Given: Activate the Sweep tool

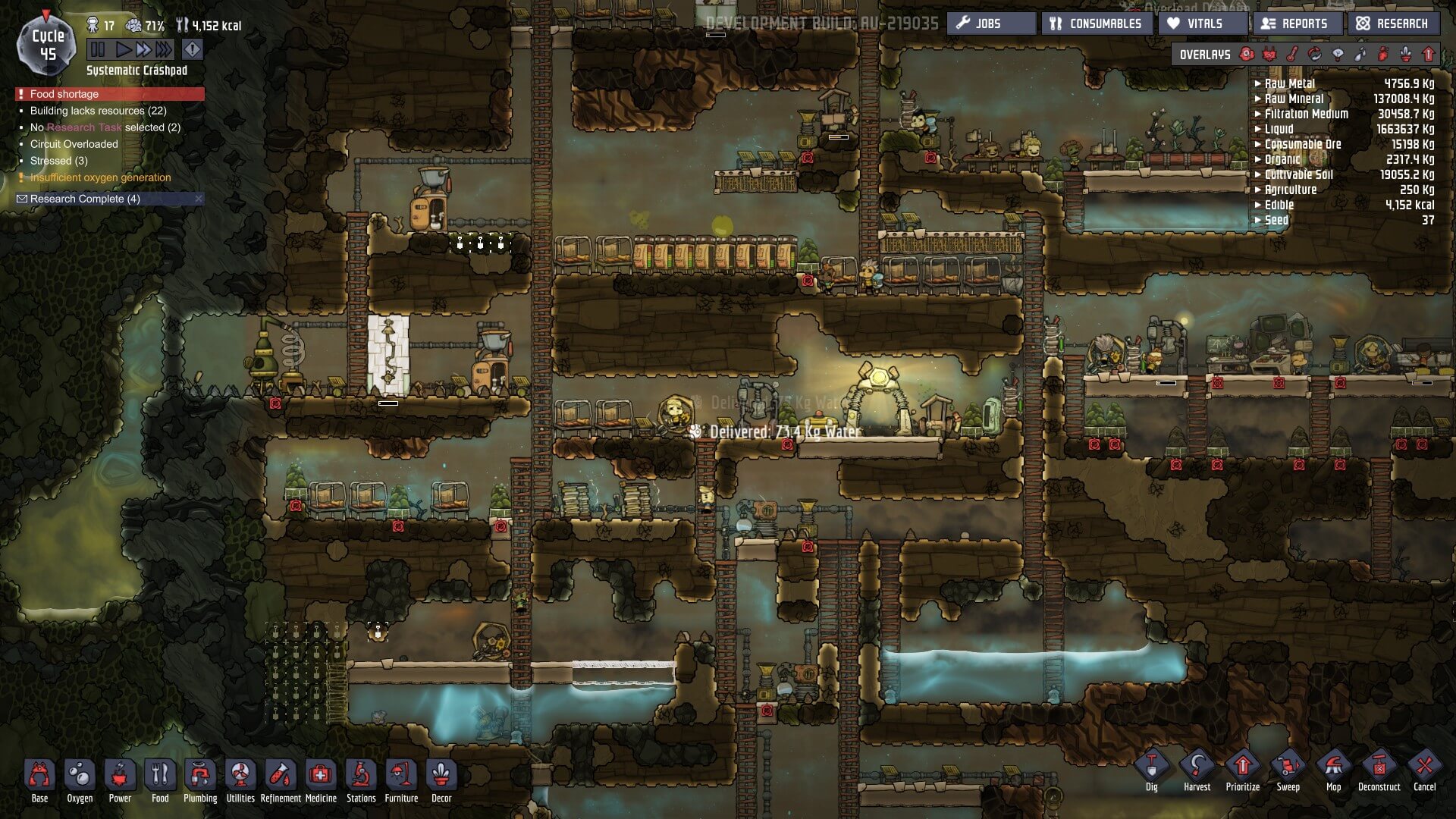Looking at the screenshot, I should pos(1288,770).
